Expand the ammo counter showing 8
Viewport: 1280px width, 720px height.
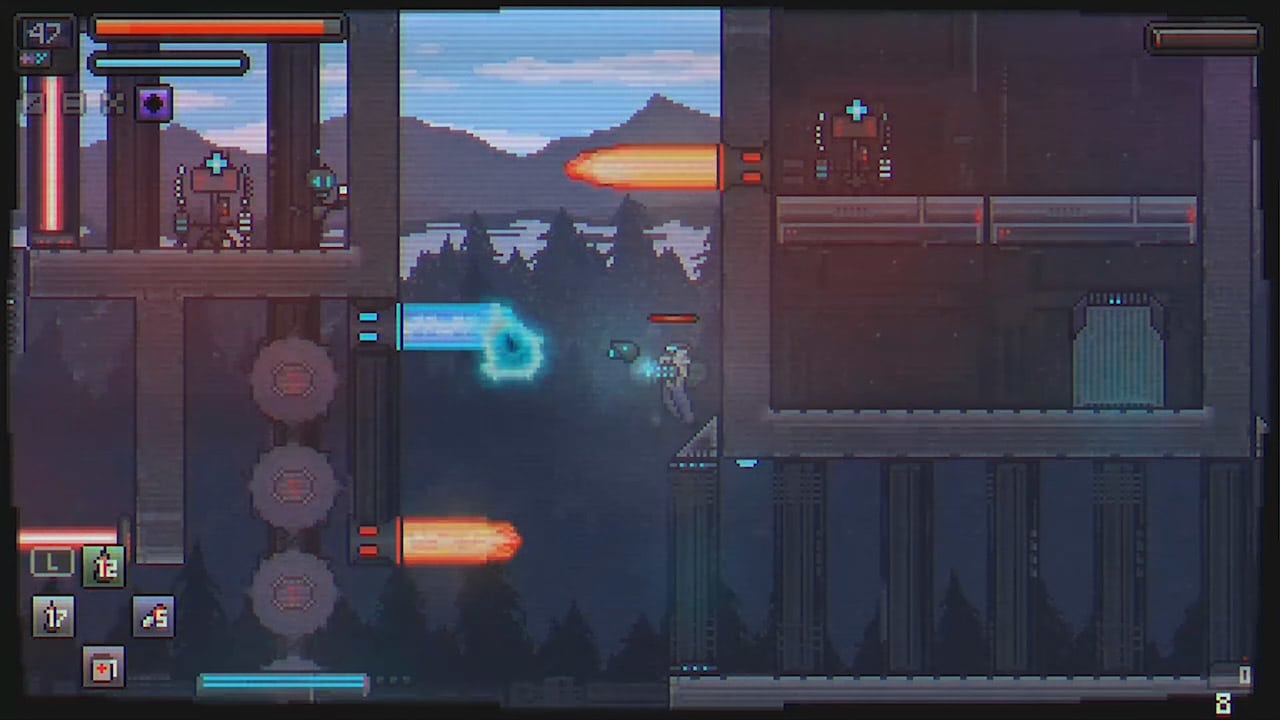[1224, 701]
